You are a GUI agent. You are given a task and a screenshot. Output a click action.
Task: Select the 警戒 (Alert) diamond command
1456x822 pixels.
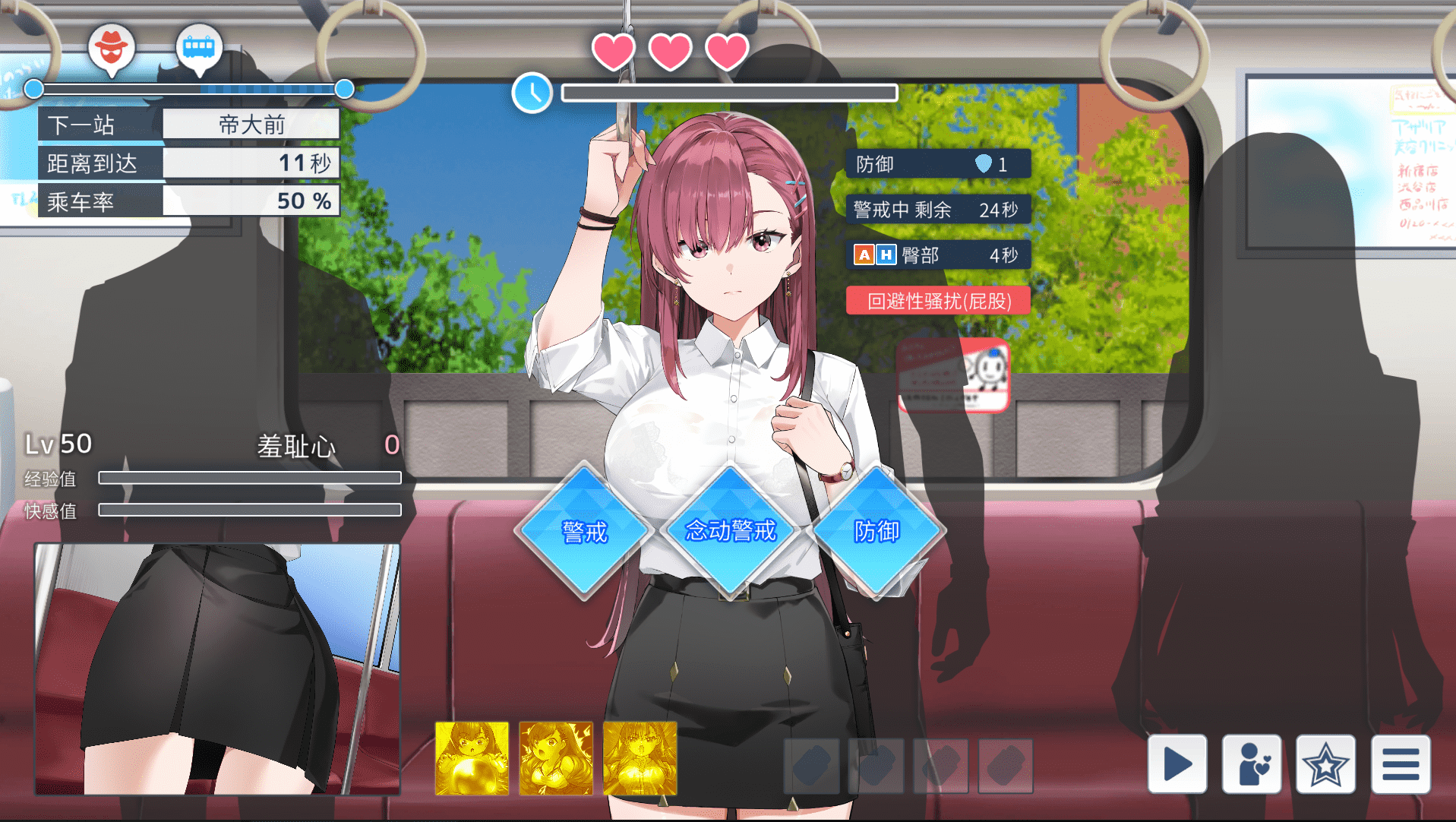(x=583, y=533)
